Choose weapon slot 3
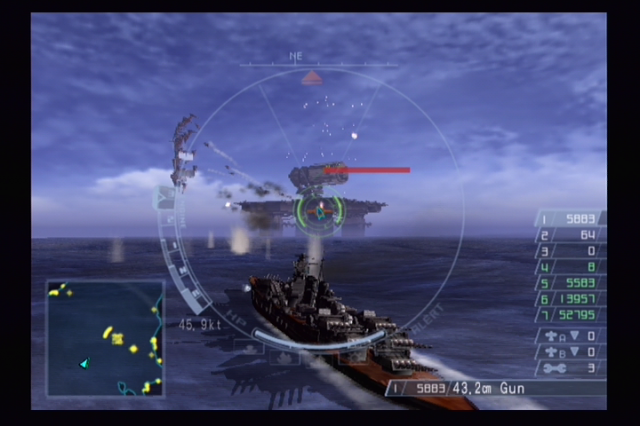 pos(569,252)
